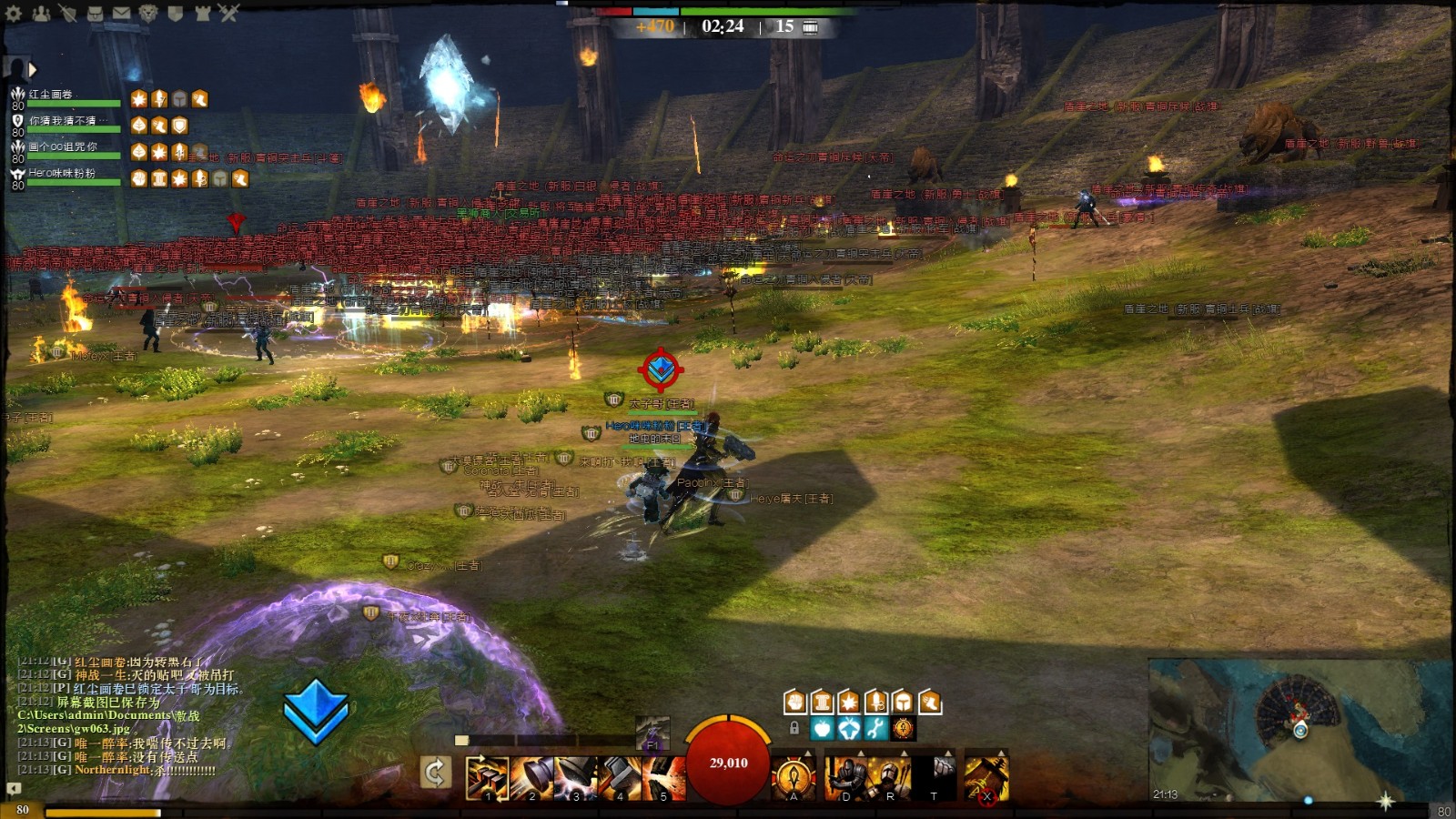The height and width of the screenshot is (819, 1456).
Task: Use the banner elite skill in slot X
Action: (986, 778)
